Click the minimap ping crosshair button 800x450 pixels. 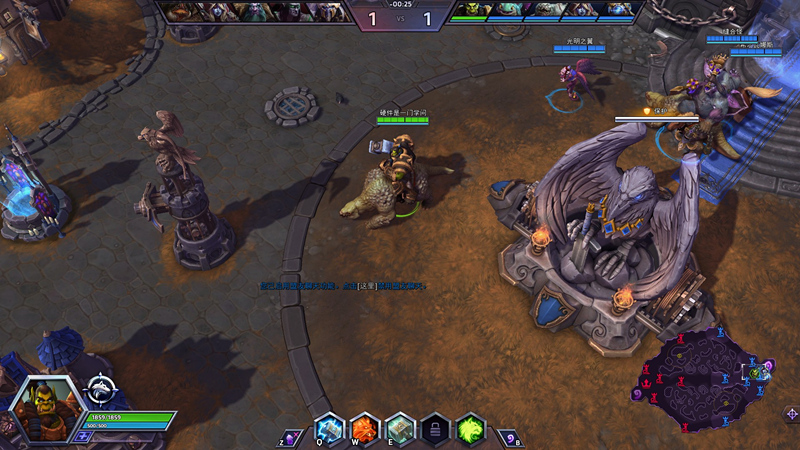pyautogui.click(x=790, y=414)
